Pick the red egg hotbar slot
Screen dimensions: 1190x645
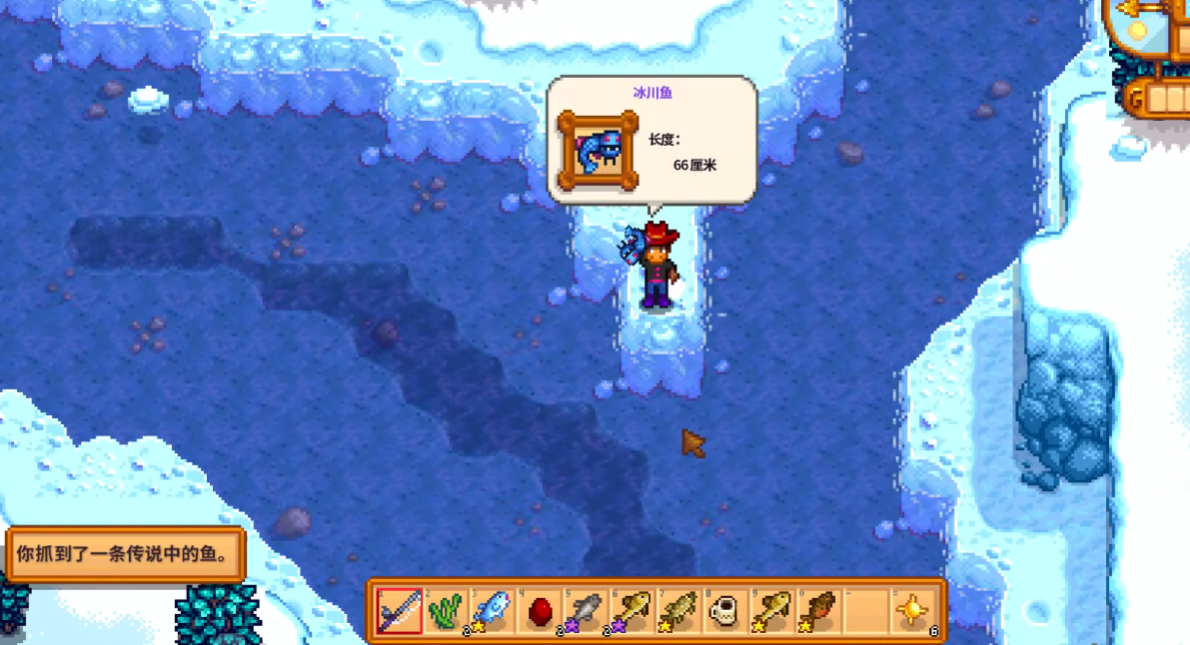click(x=539, y=610)
